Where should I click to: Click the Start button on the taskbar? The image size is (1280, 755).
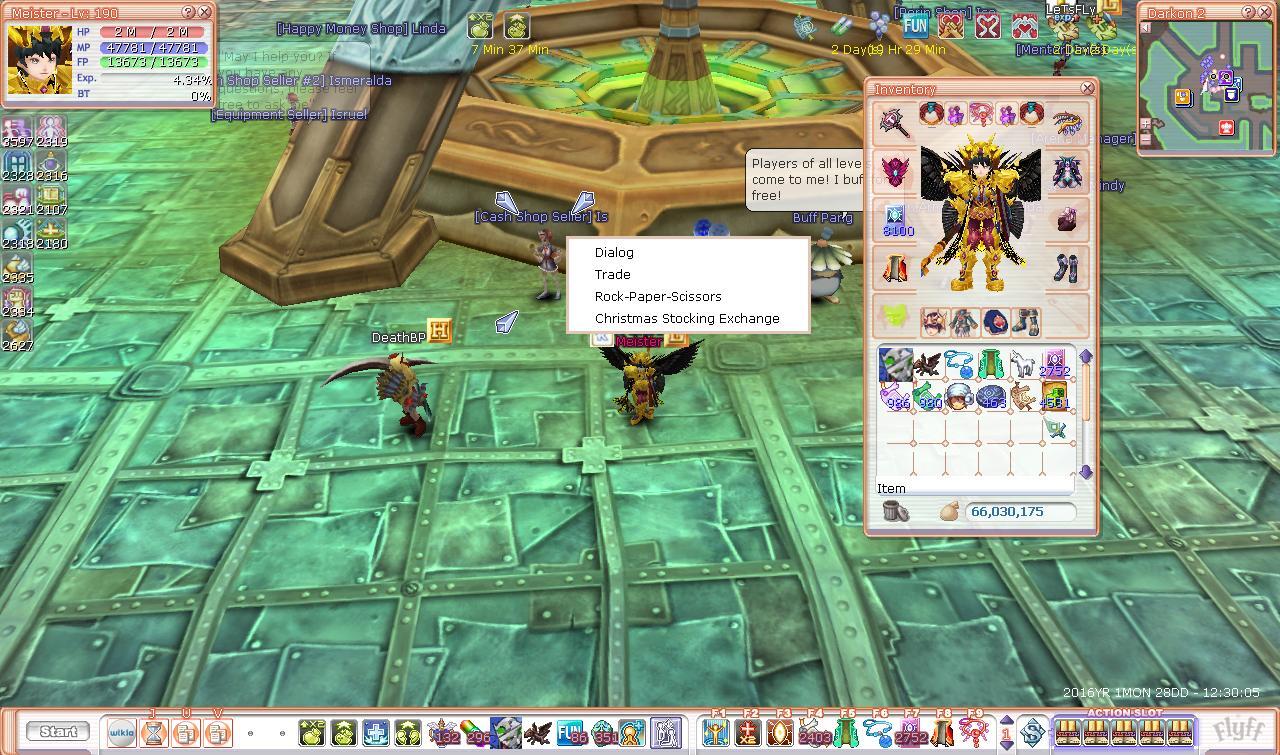tap(58, 732)
